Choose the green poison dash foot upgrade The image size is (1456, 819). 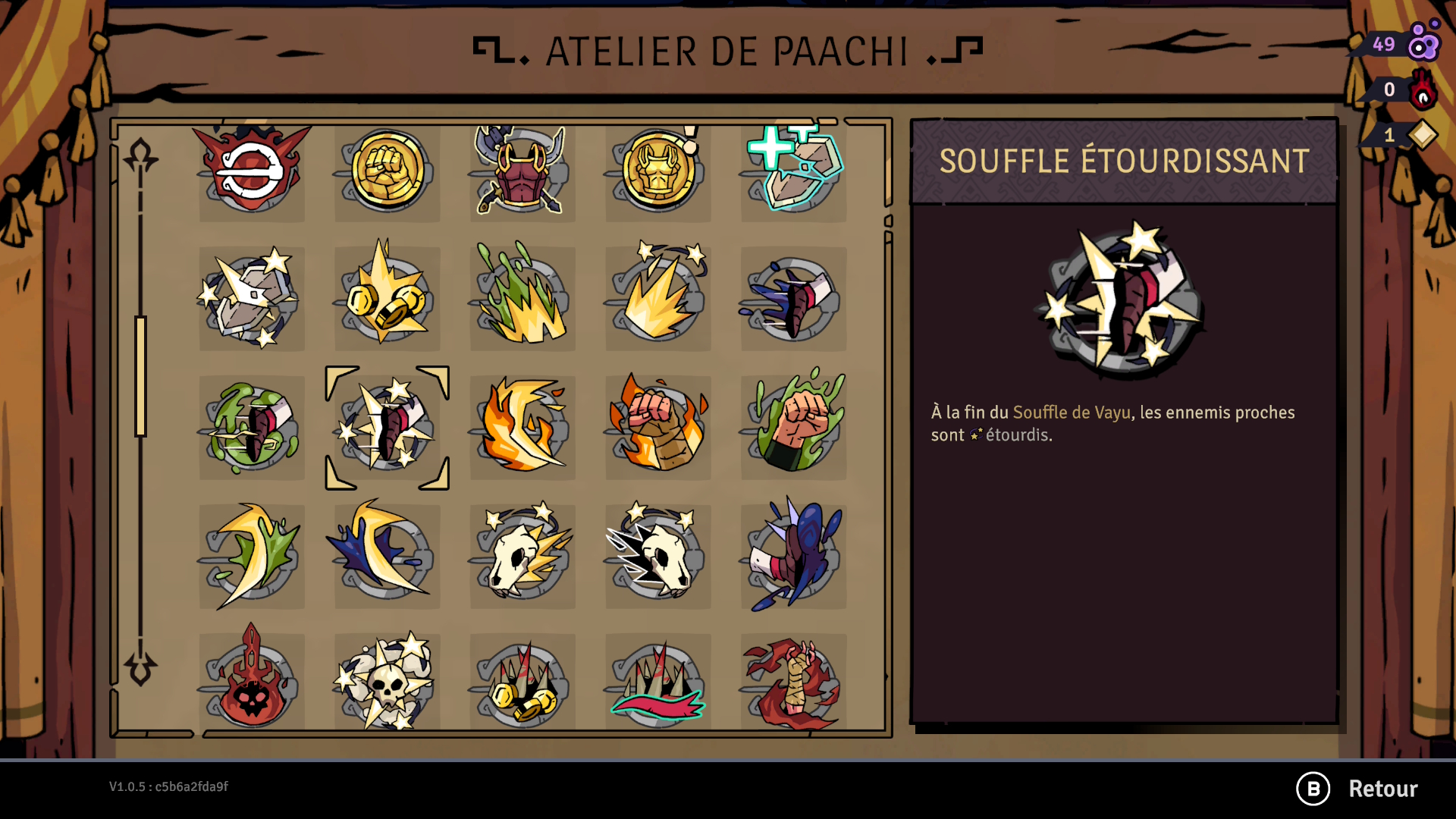(252, 428)
